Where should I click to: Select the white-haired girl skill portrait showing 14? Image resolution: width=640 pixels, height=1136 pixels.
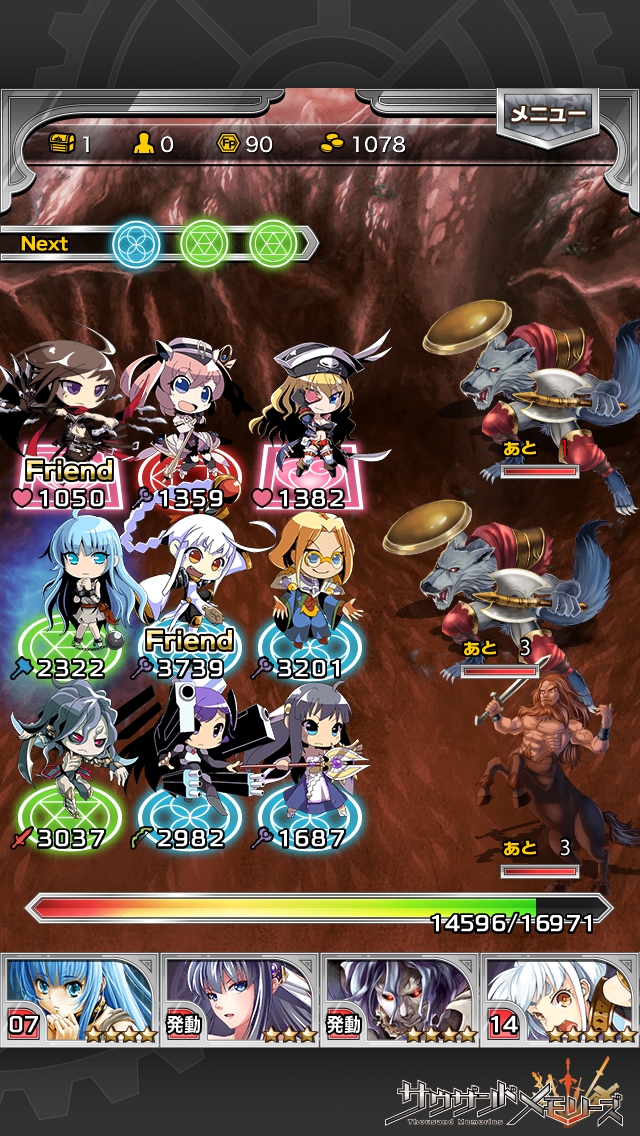[560, 998]
